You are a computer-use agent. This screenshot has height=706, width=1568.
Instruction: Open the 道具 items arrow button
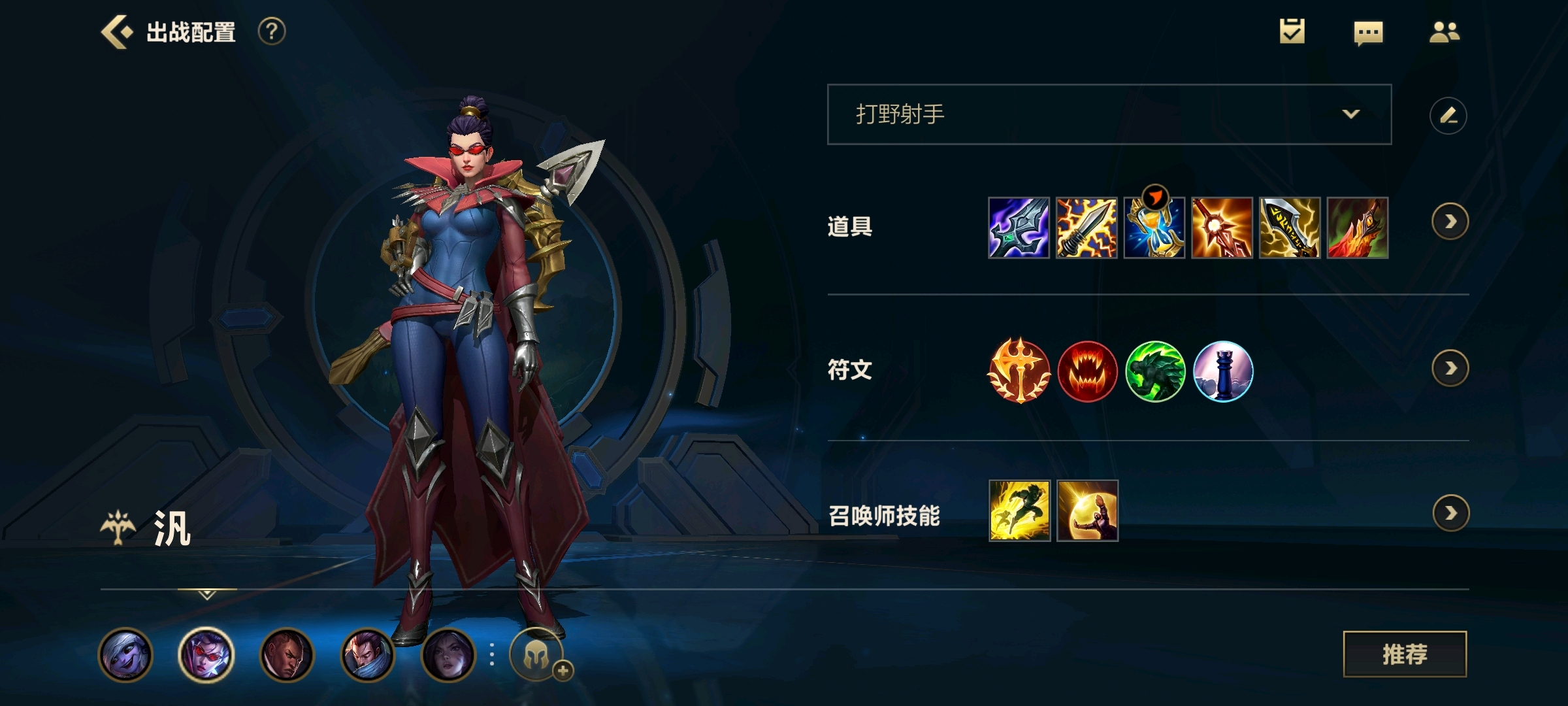1450,222
